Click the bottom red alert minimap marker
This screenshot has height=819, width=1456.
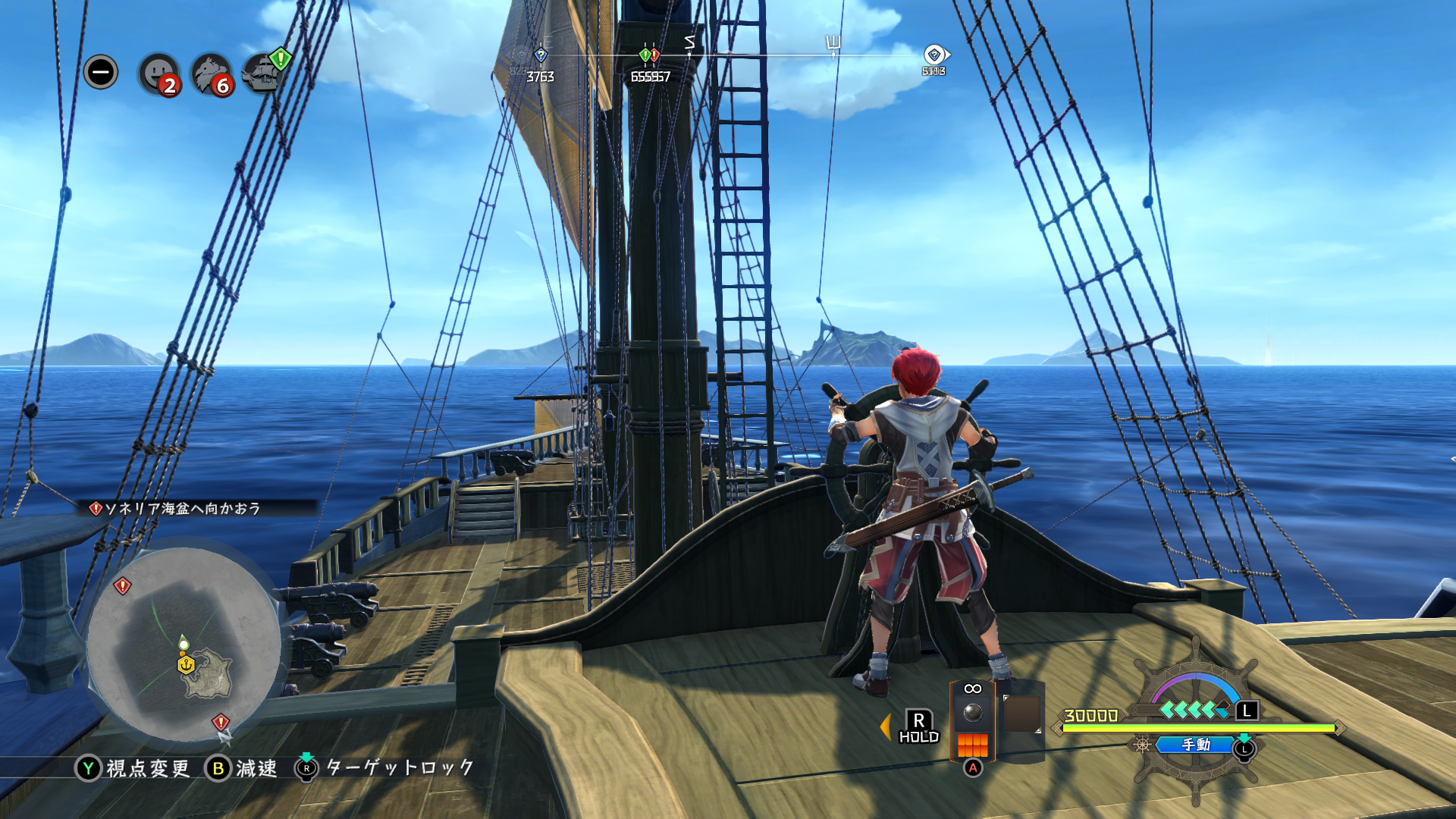point(221,722)
